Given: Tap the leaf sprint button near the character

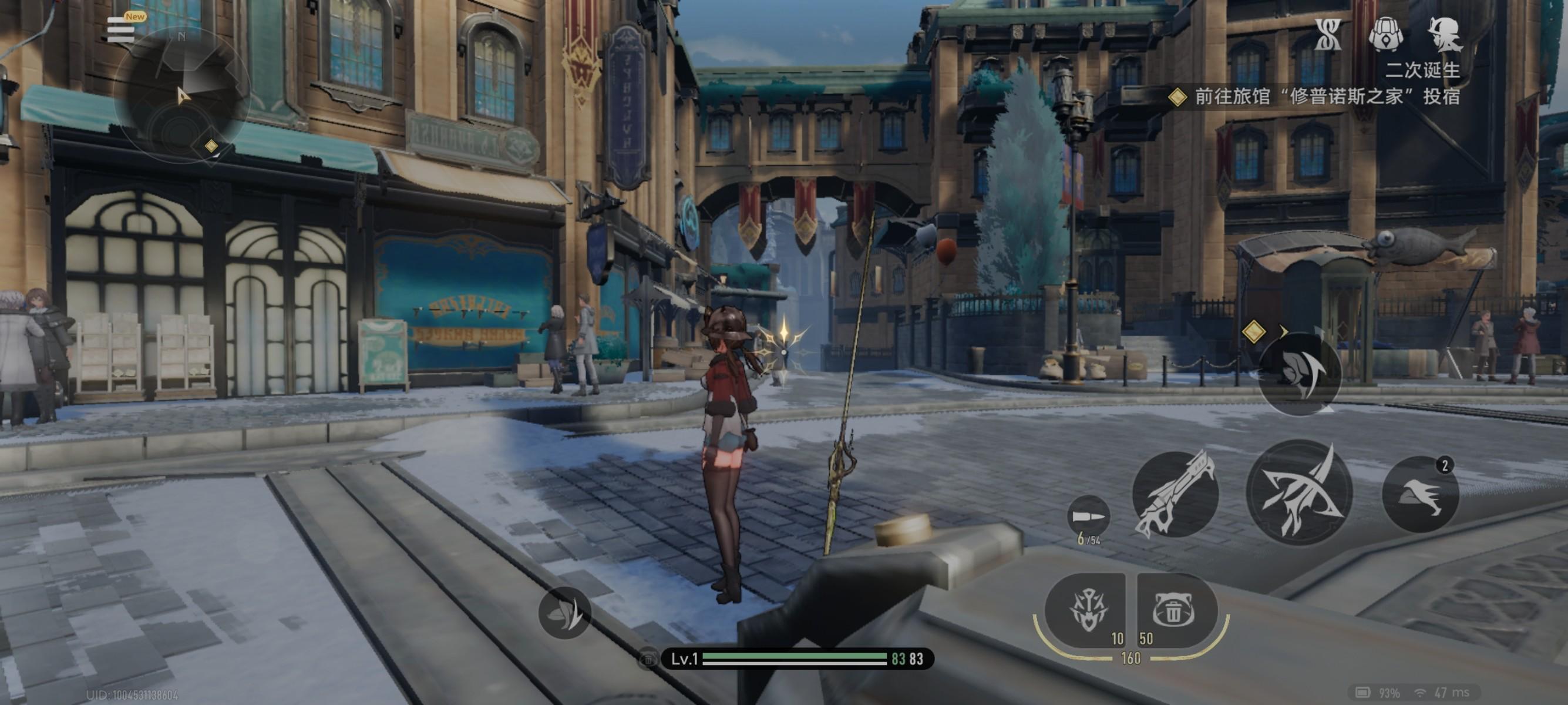Looking at the screenshot, I should tap(564, 612).
